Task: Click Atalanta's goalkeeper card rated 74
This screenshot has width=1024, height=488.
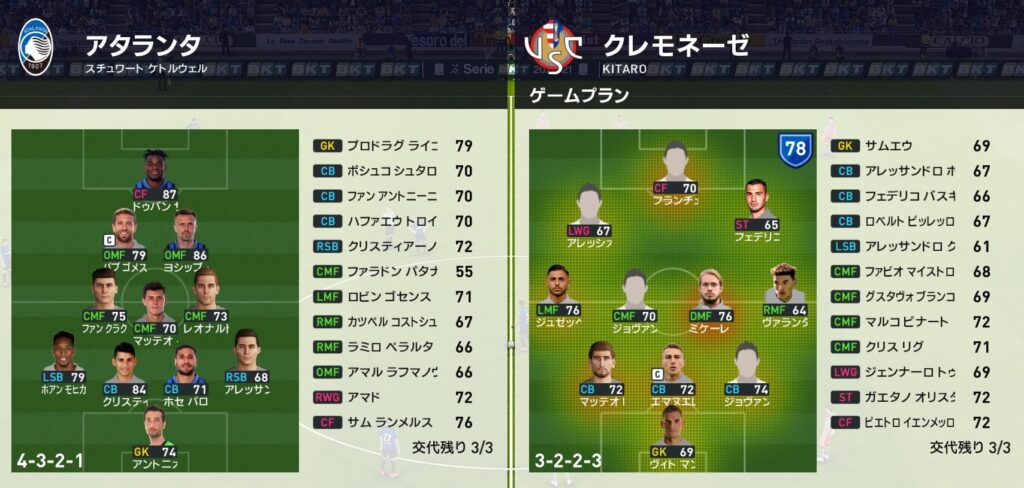Action: (x=153, y=432)
